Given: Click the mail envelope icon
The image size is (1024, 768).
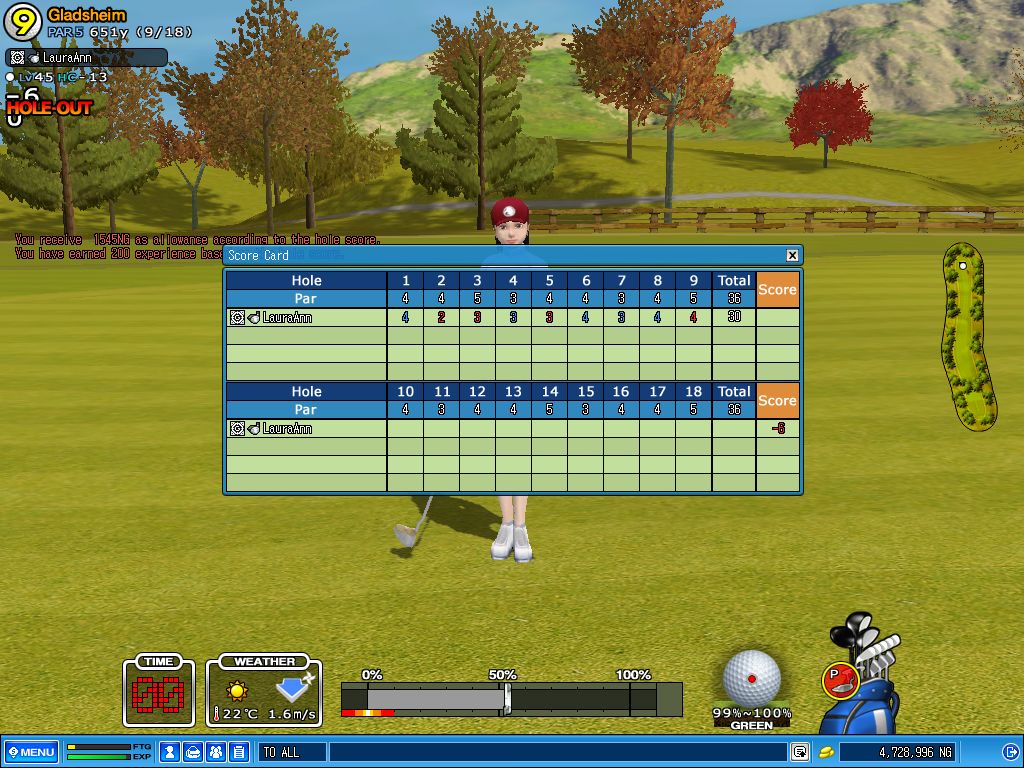Looking at the screenshot, I should click(193, 752).
